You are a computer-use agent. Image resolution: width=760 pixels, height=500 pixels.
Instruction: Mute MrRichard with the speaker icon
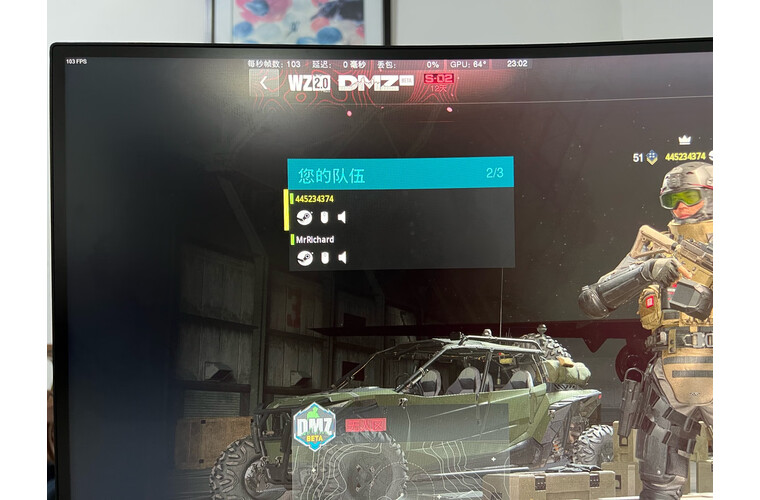pyautogui.click(x=342, y=258)
